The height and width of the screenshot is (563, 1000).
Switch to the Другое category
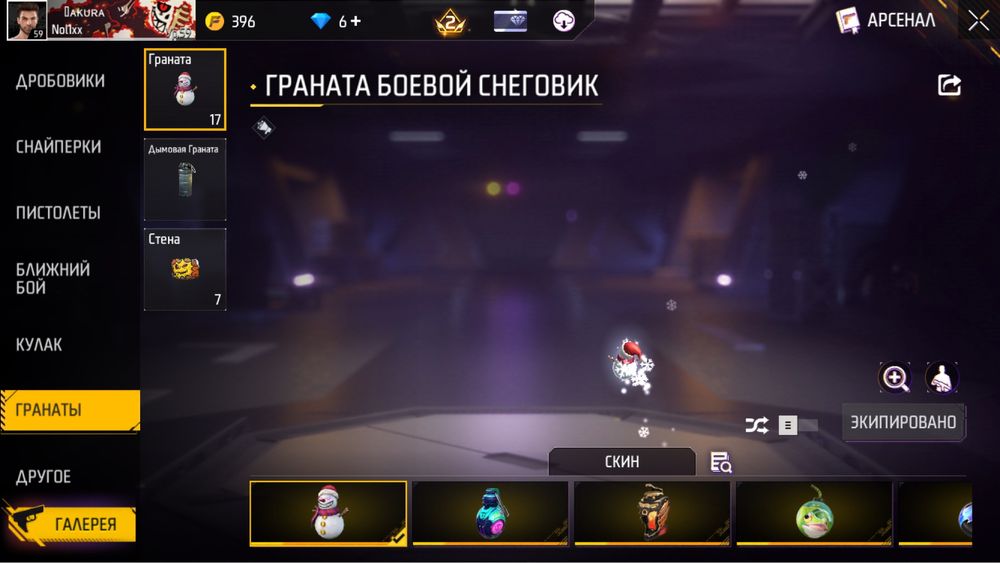click(x=44, y=477)
